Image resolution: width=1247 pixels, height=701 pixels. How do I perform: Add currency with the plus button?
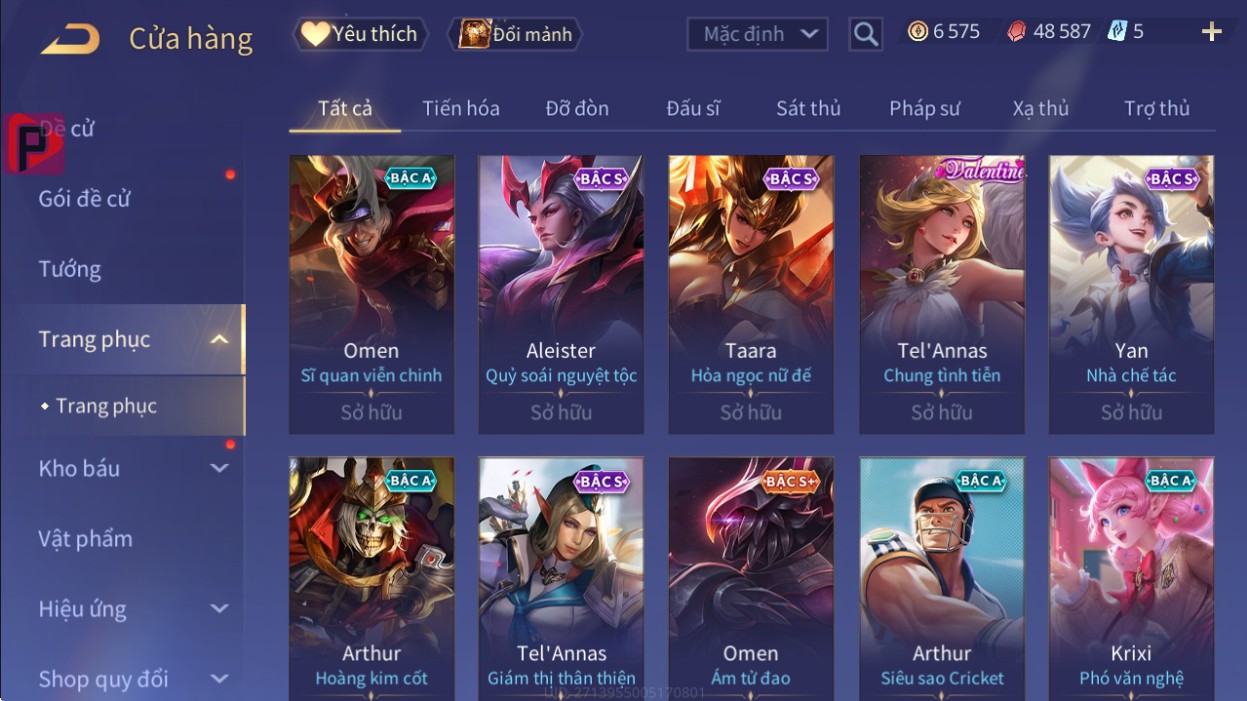[x=1211, y=32]
